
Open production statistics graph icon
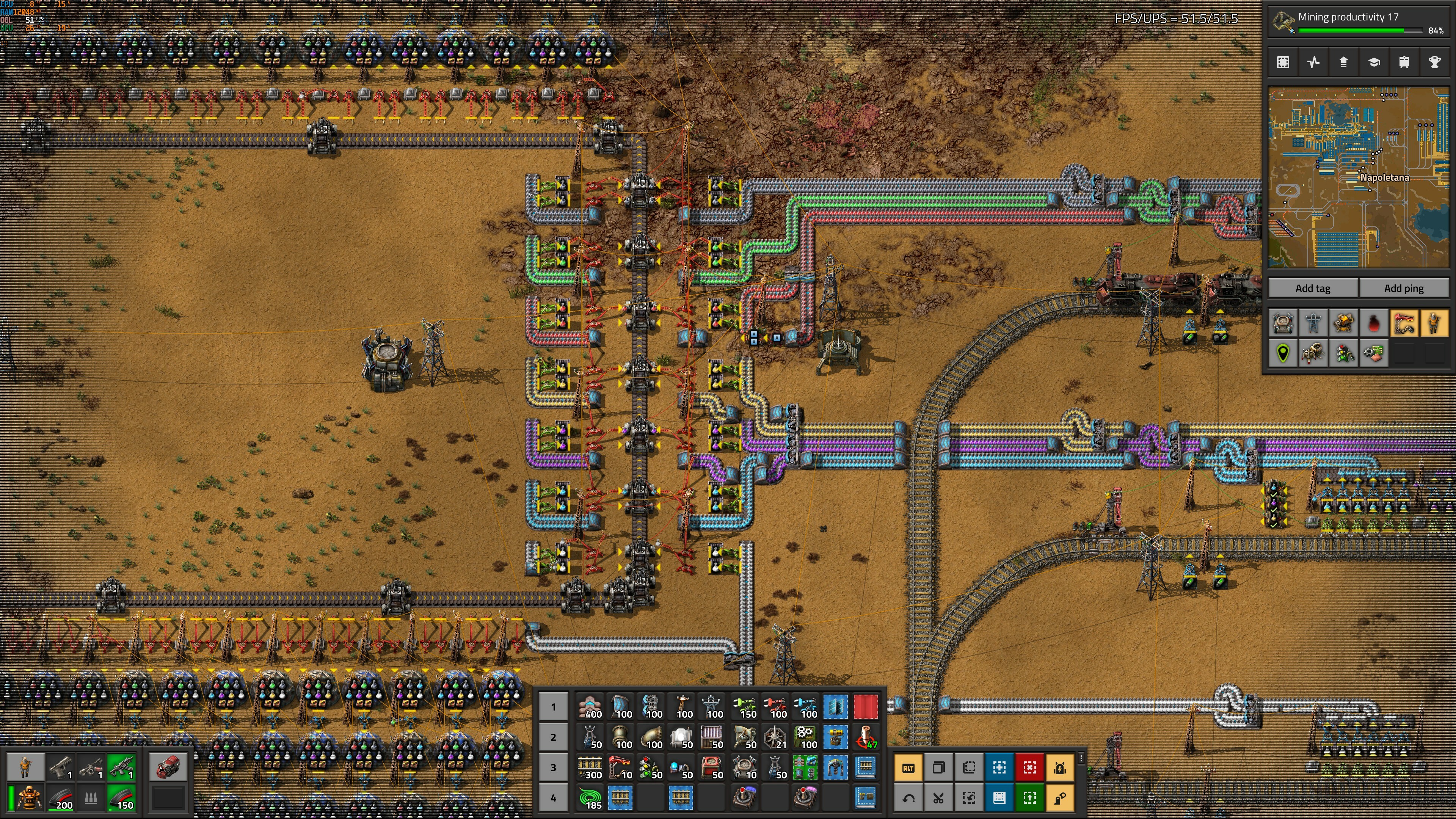point(1313,62)
